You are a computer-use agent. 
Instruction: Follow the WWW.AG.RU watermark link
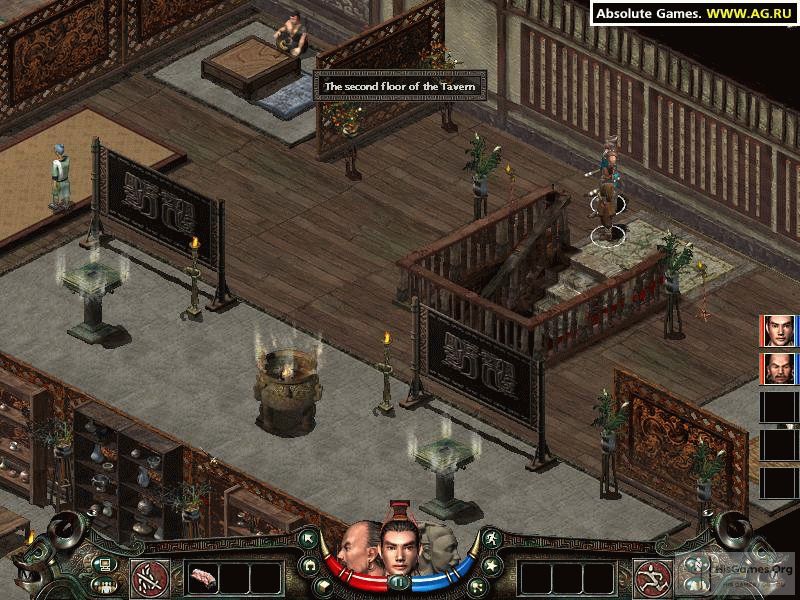click(757, 13)
